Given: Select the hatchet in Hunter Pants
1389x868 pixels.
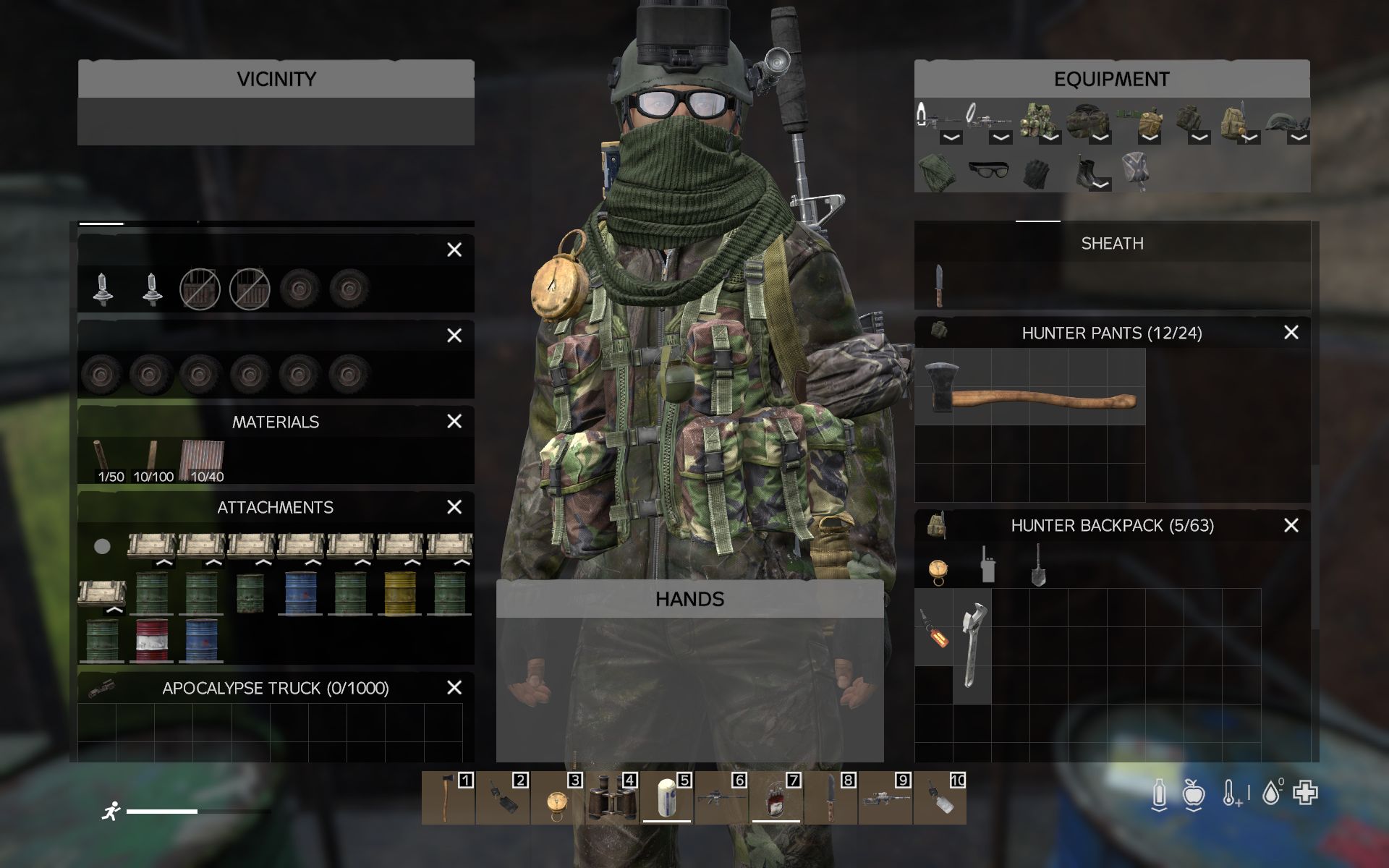Looking at the screenshot, I should point(1029,388).
